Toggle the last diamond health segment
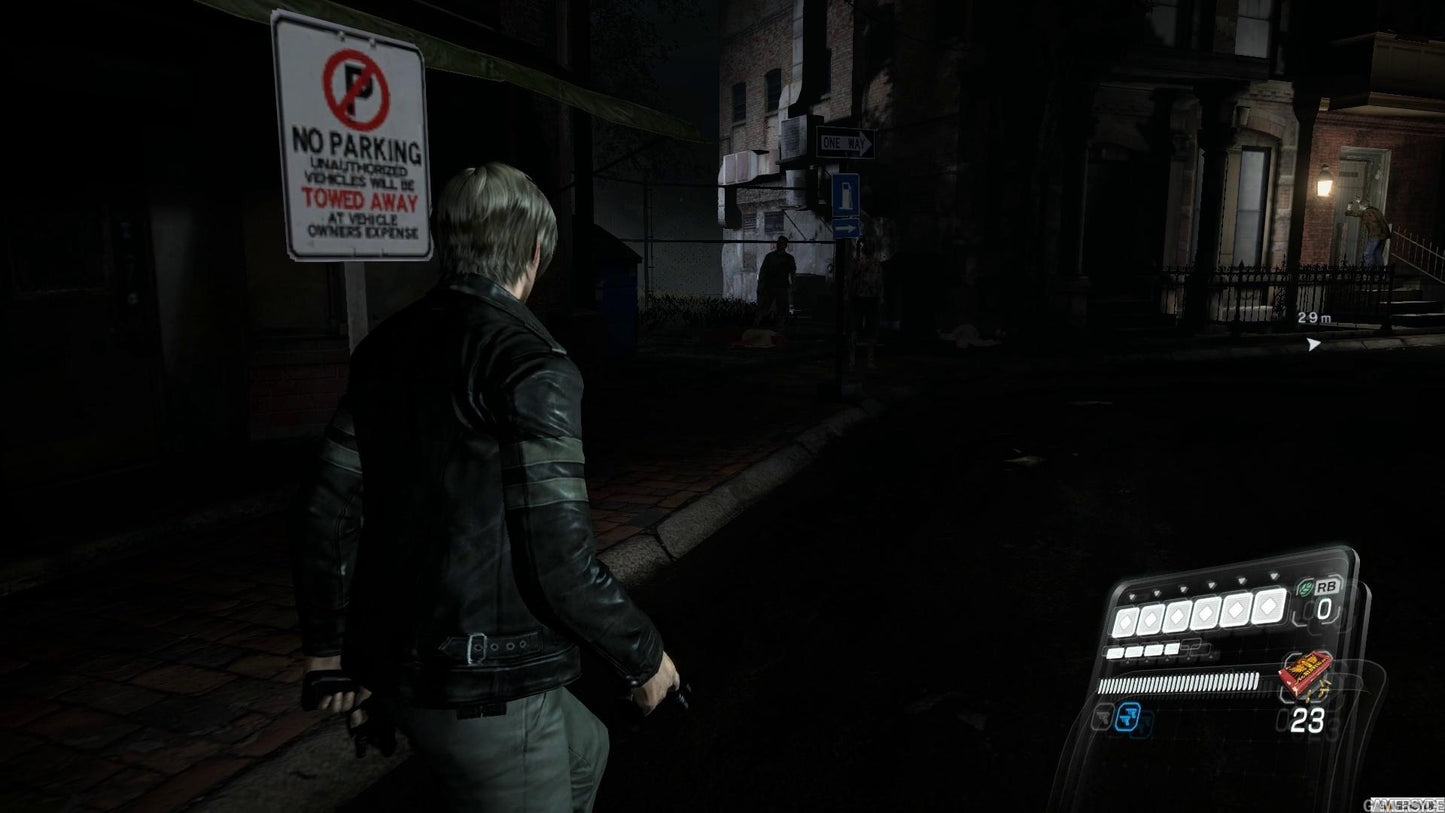This screenshot has width=1445, height=813. (x=1268, y=609)
